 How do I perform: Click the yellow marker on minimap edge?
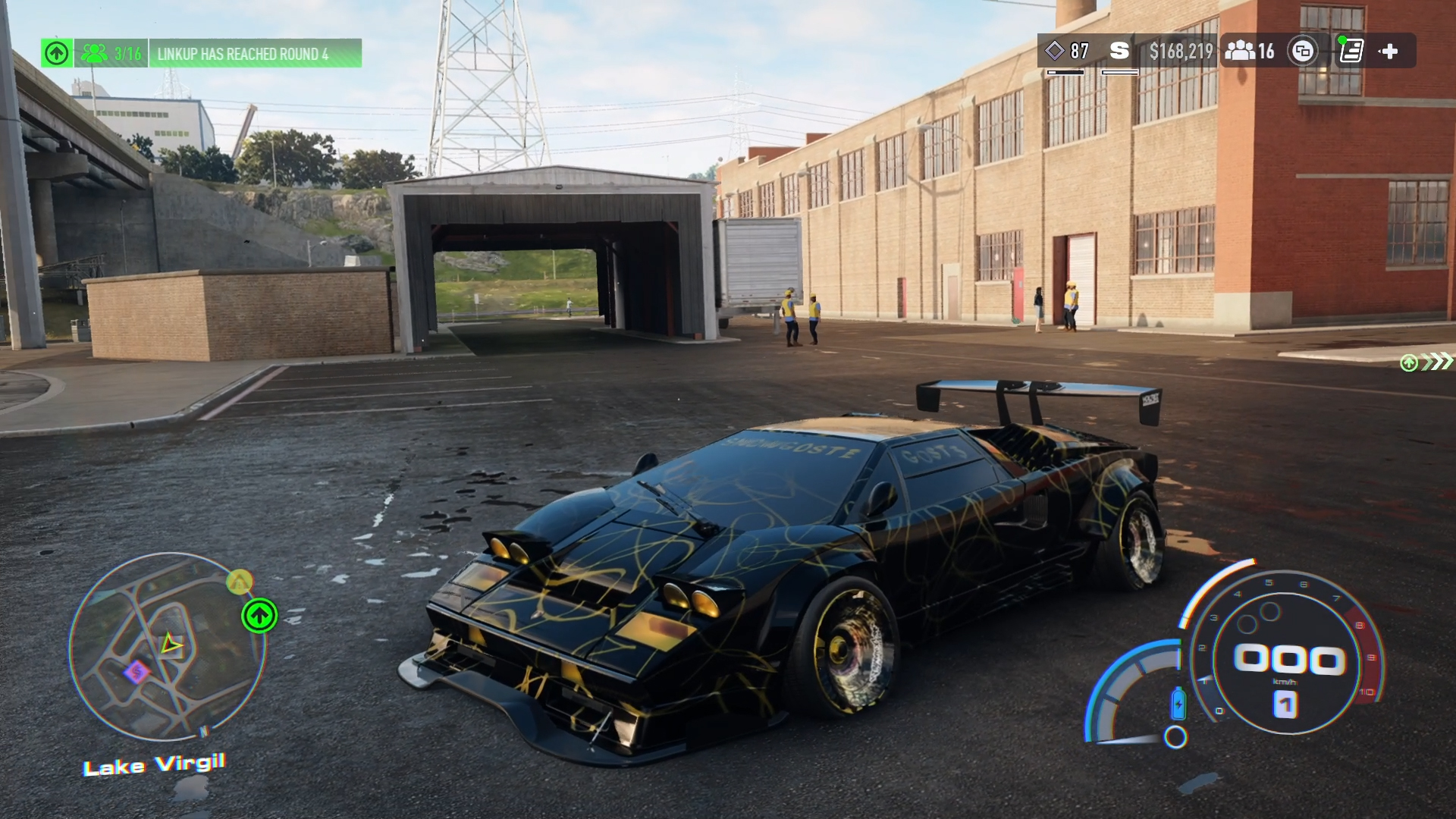pos(240,582)
